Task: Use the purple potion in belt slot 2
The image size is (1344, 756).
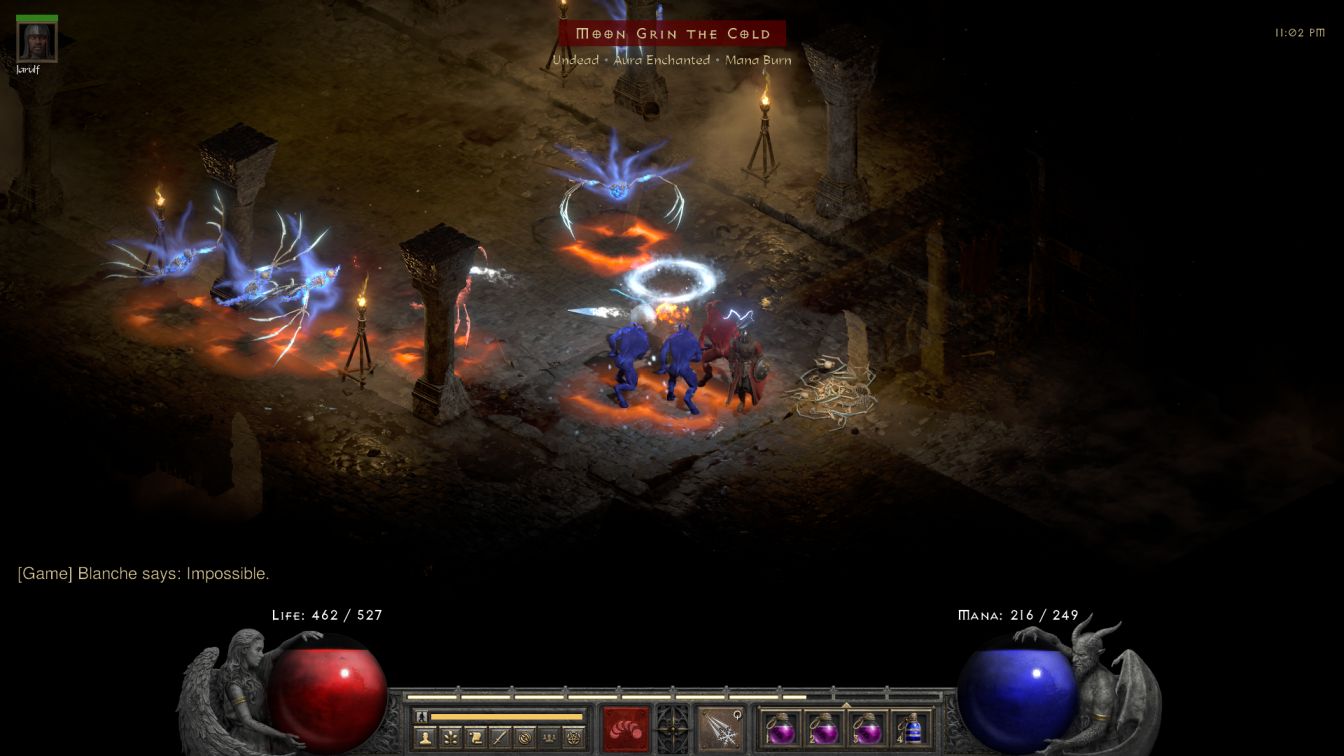Action: [824, 728]
